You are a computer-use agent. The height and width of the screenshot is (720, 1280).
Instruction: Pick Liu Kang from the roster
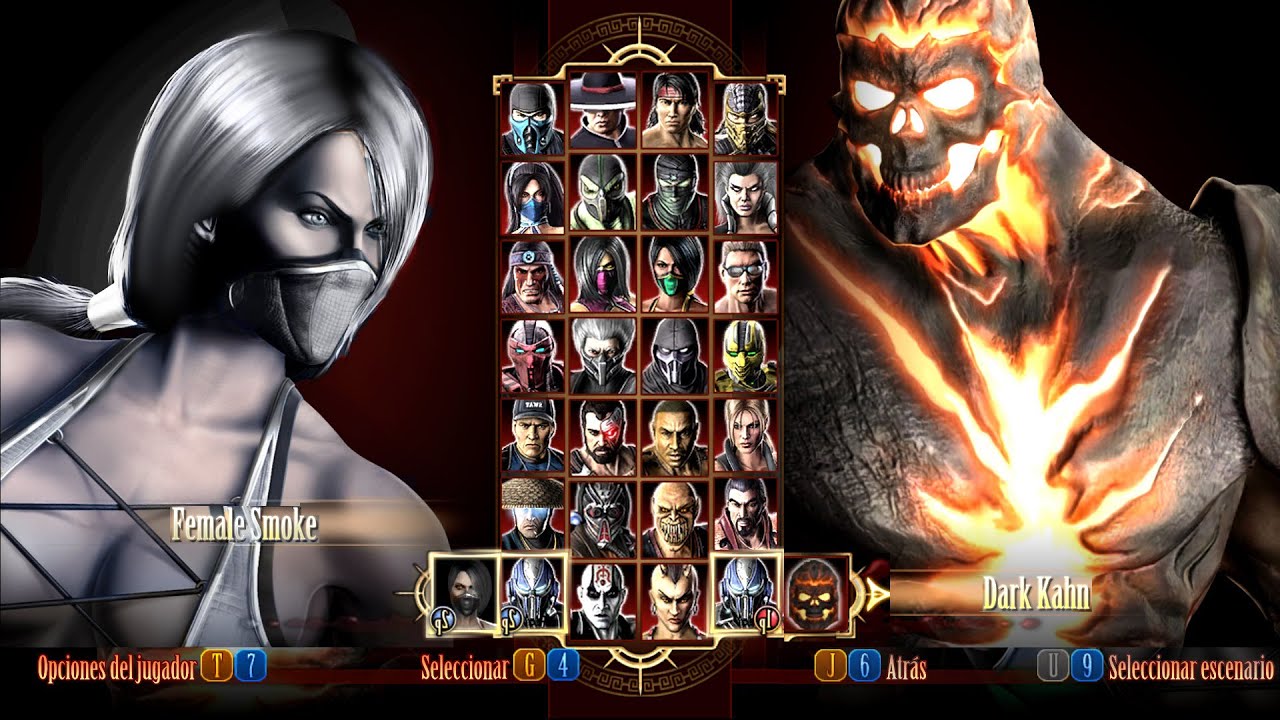675,110
